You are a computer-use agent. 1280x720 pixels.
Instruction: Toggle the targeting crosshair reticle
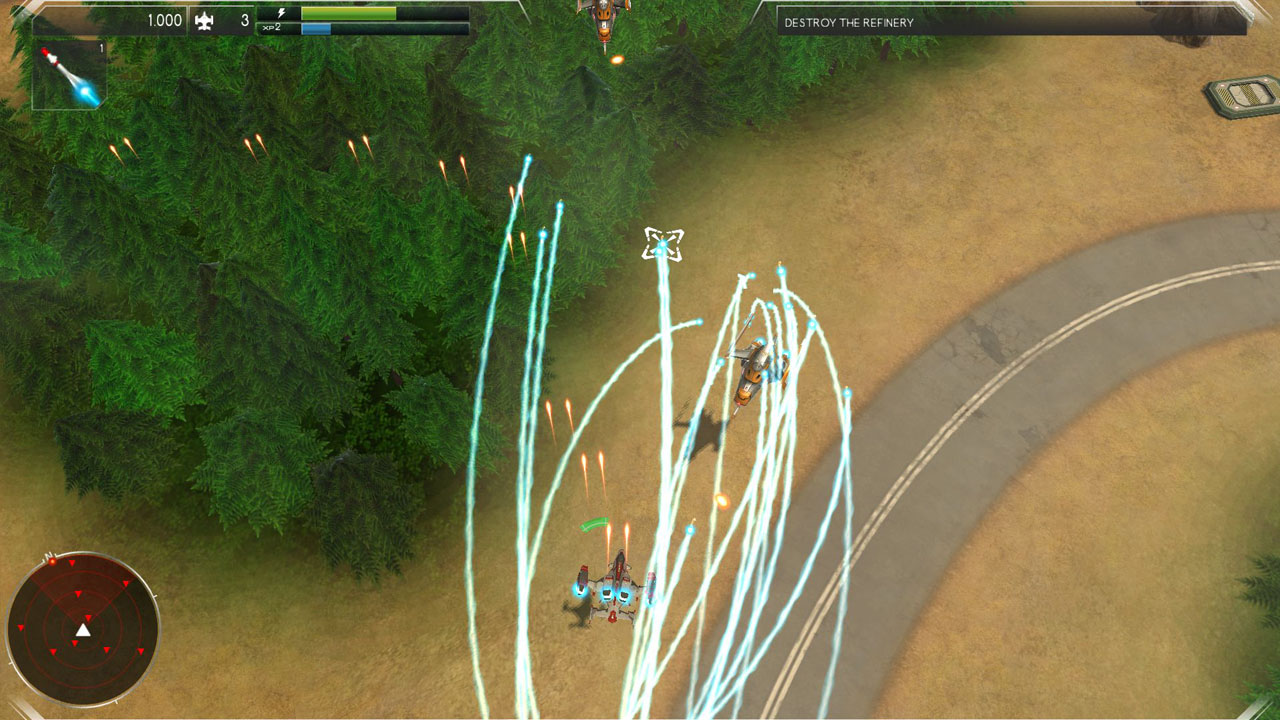pos(662,243)
